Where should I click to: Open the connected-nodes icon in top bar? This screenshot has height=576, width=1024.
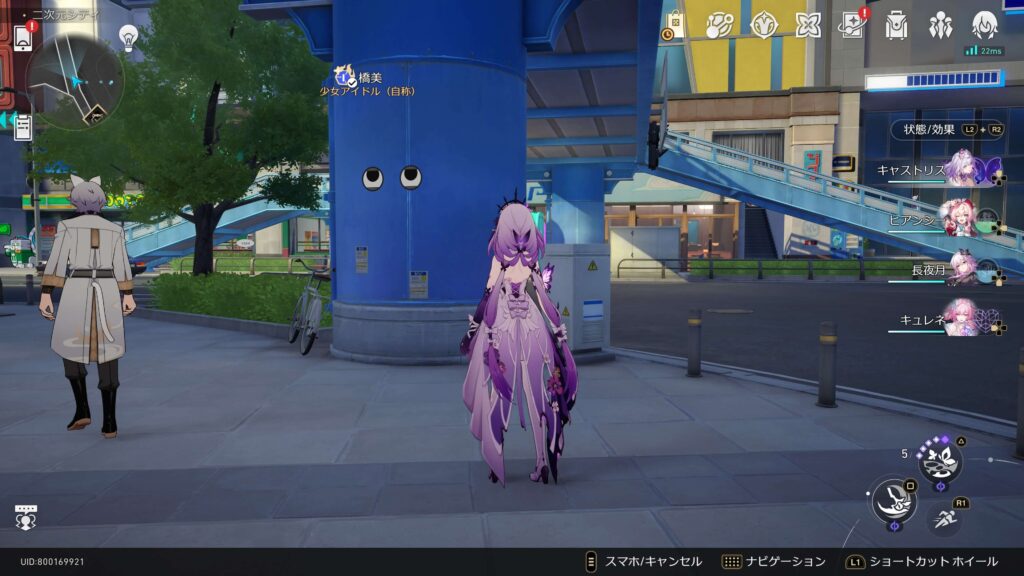click(x=720, y=26)
